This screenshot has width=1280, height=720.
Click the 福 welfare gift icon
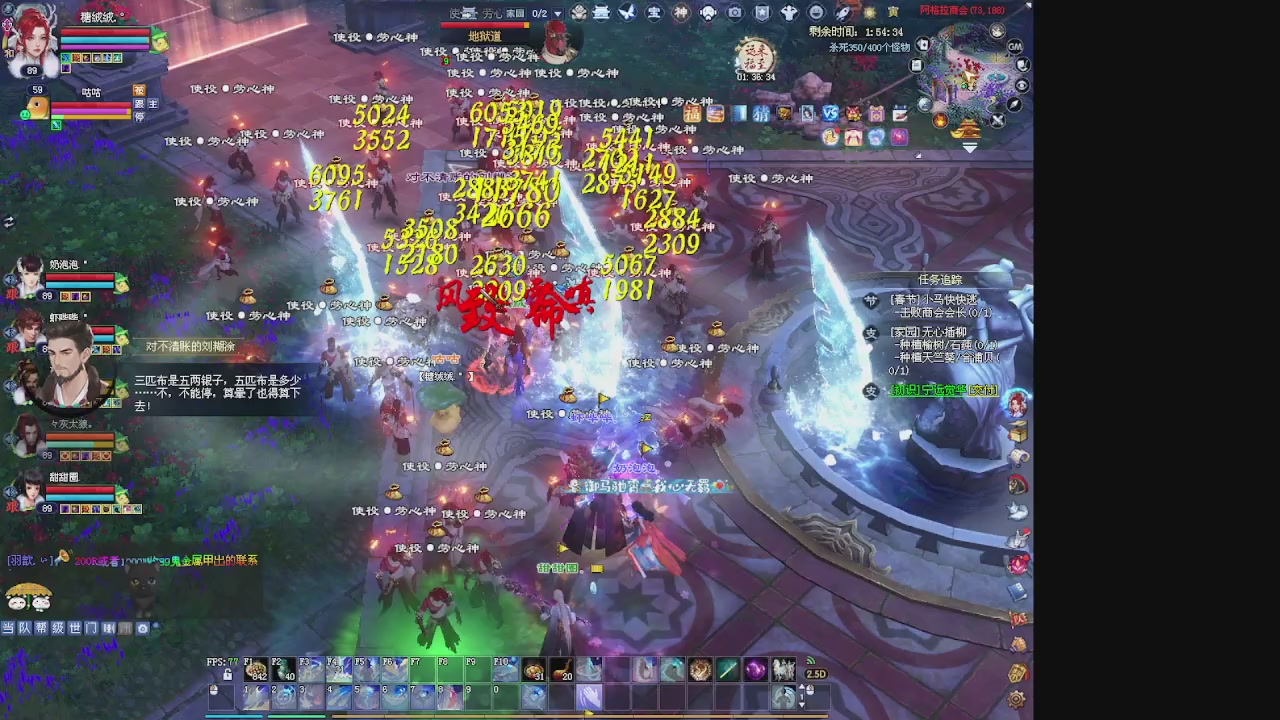click(691, 115)
